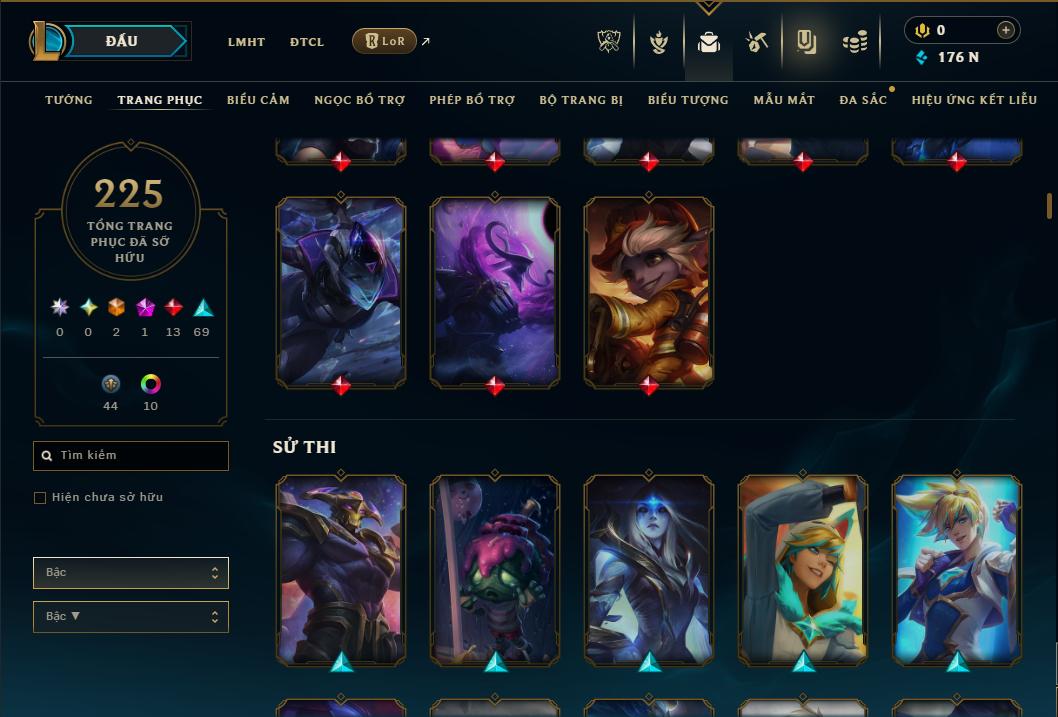Toggle the Hiện chưa sở hữu checkbox
The width and height of the screenshot is (1058, 717).
point(40,498)
